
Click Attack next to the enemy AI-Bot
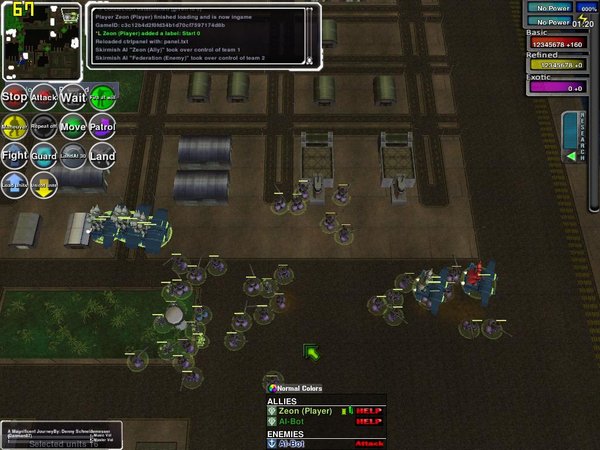pyautogui.click(x=370, y=444)
